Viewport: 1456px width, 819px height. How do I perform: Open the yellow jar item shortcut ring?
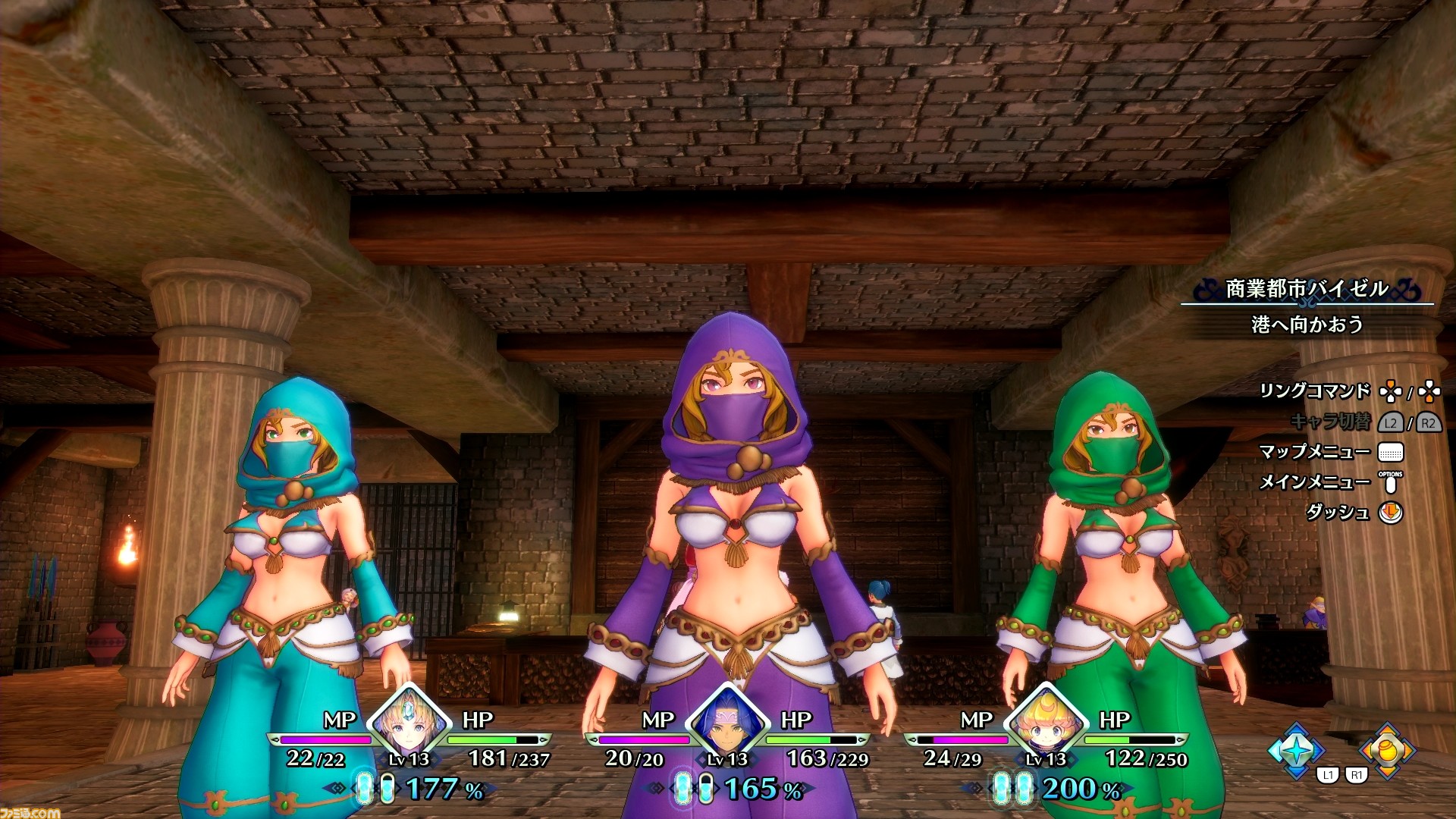[x=1387, y=750]
